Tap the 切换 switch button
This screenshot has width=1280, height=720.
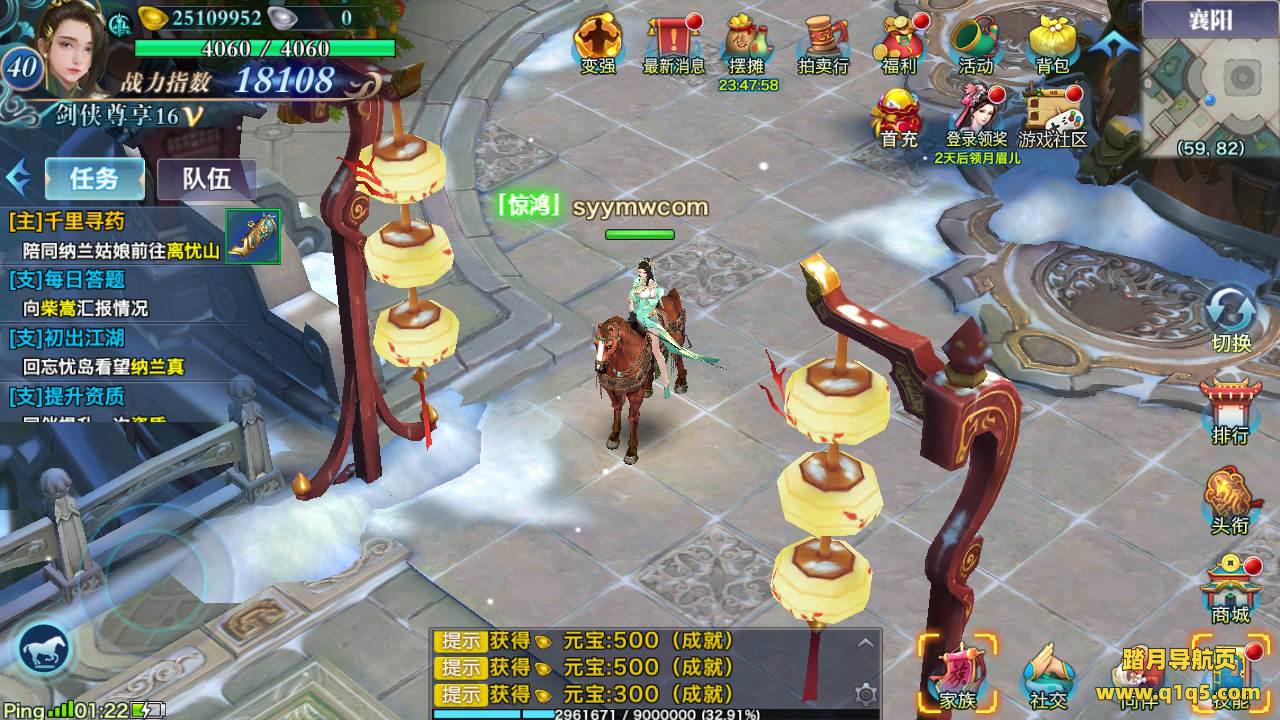pyautogui.click(x=1231, y=316)
